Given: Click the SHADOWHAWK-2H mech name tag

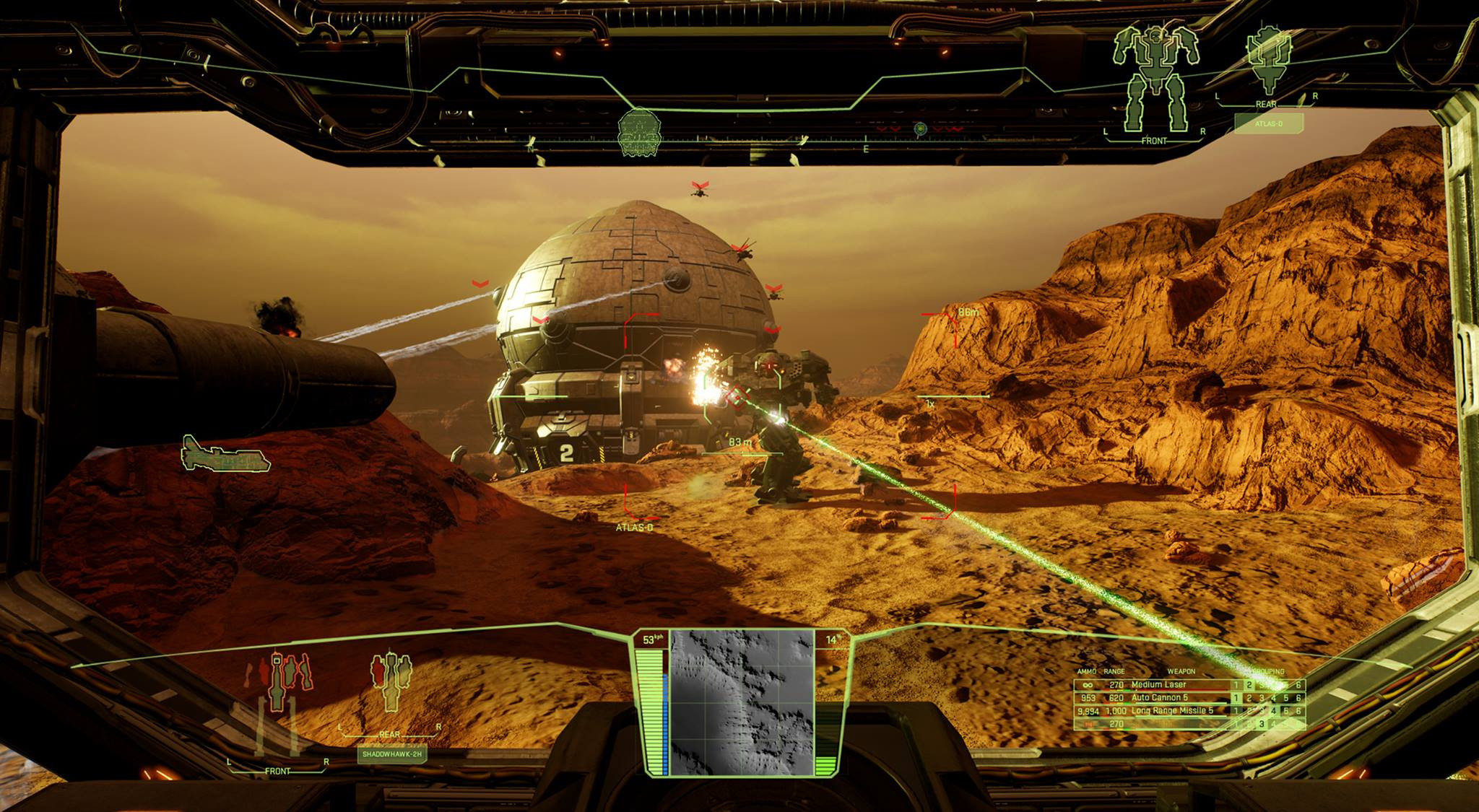Looking at the screenshot, I should click(x=391, y=754).
